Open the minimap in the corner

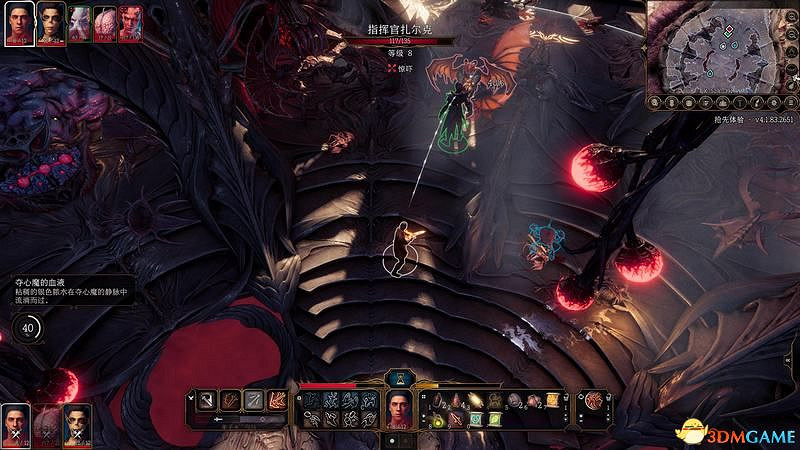pyautogui.click(x=722, y=45)
